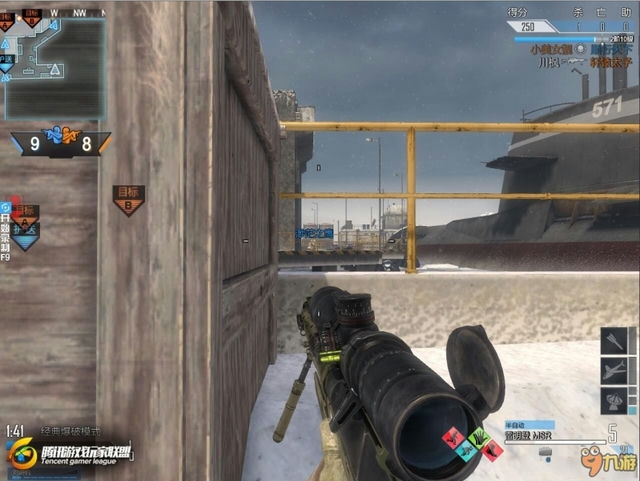Click the target B objective marker
Viewport: 640px width, 481px height.
pos(128,200)
